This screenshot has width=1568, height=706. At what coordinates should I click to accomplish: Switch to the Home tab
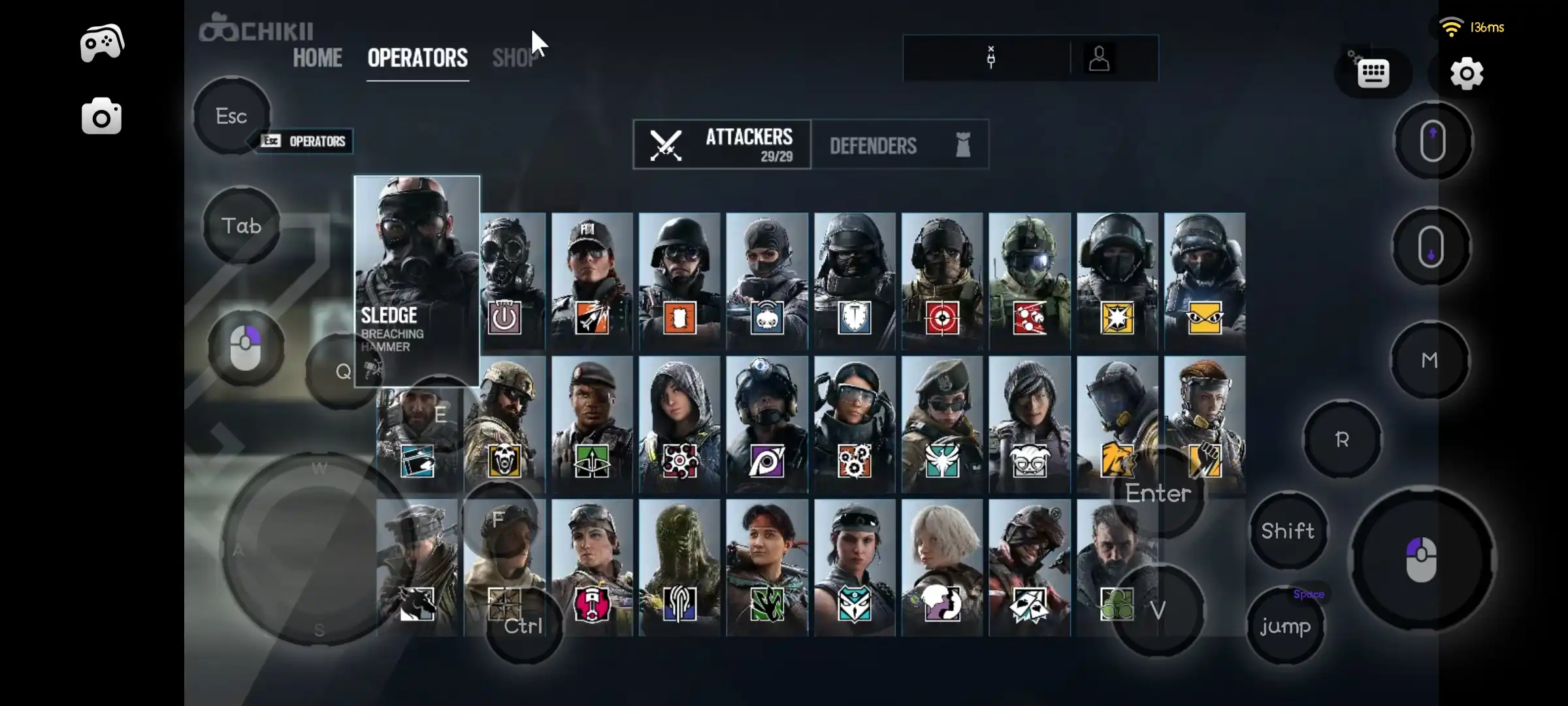(318, 58)
